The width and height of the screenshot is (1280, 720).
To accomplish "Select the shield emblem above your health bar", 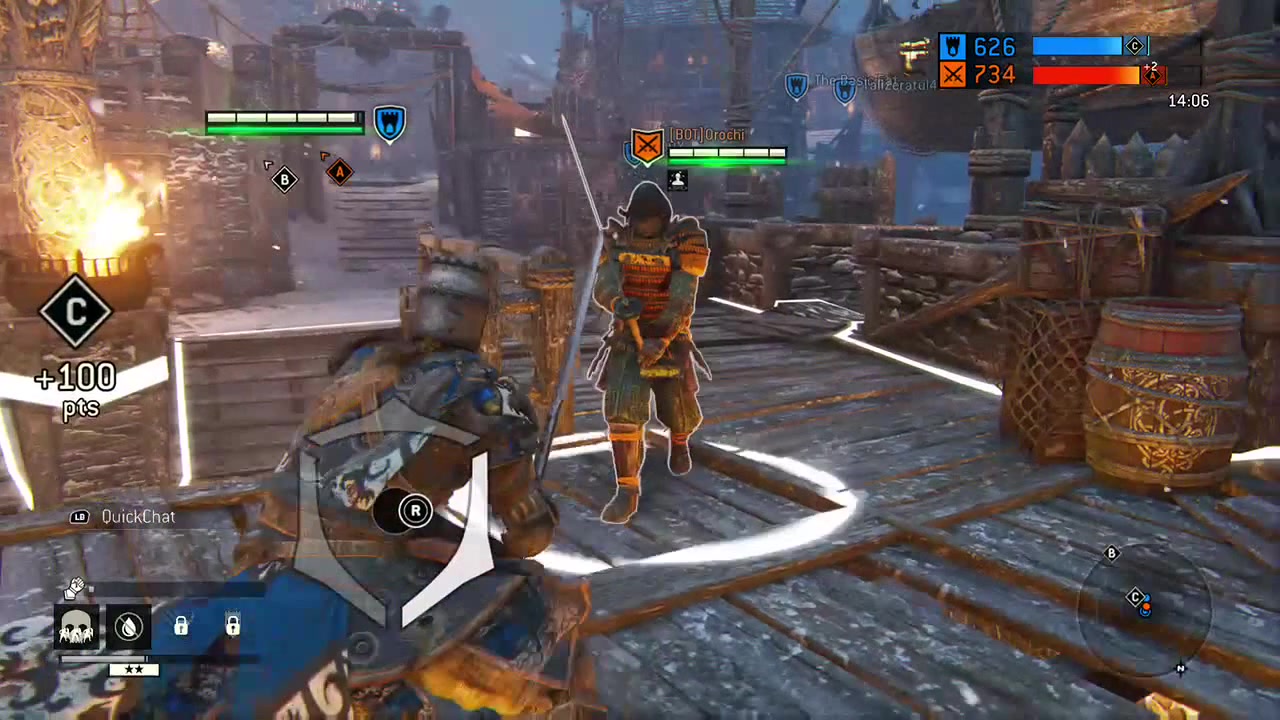I will tap(389, 121).
